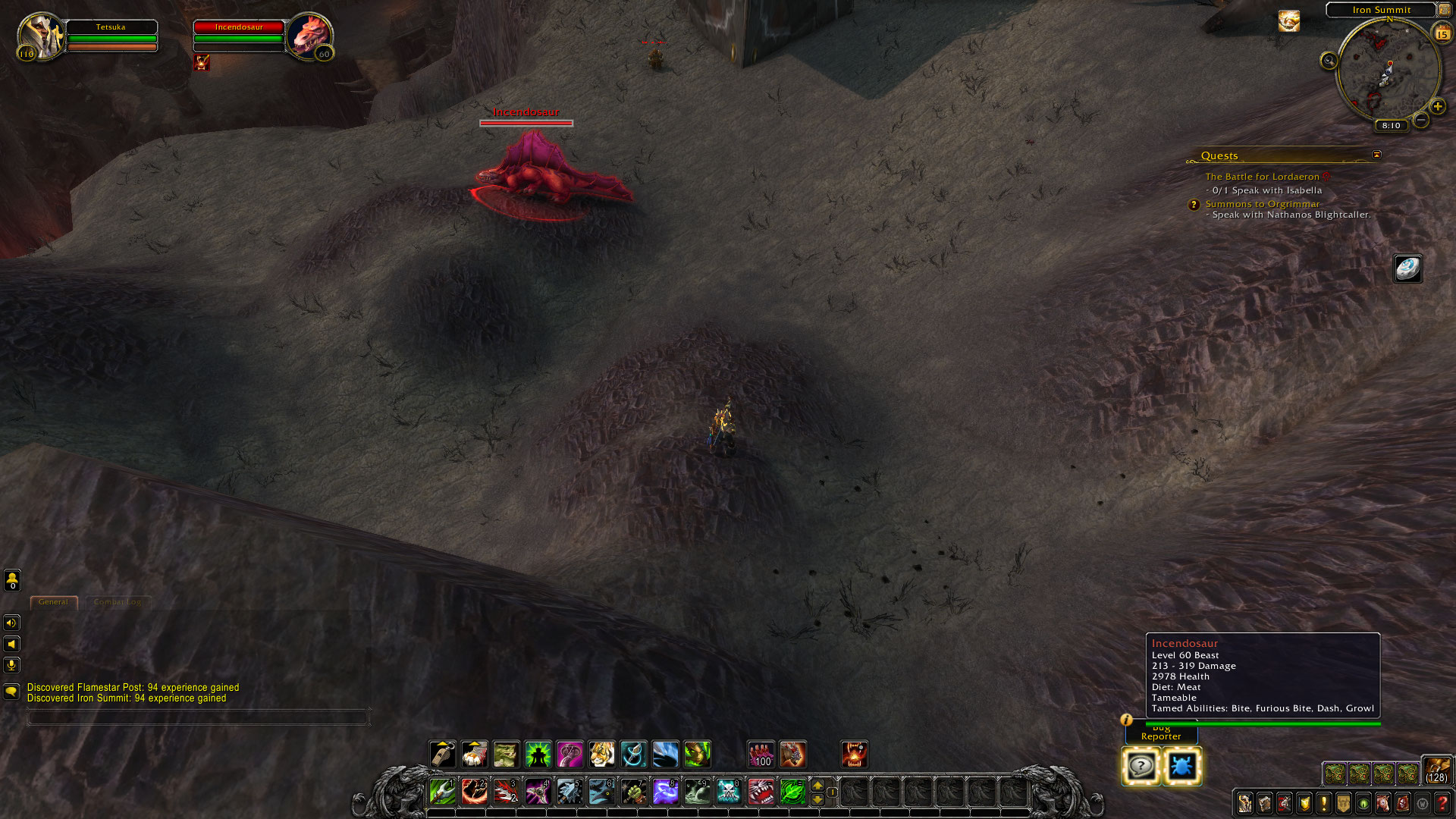Activate the skull ability in slot 0
The height and width of the screenshot is (819, 1456).
(728, 792)
